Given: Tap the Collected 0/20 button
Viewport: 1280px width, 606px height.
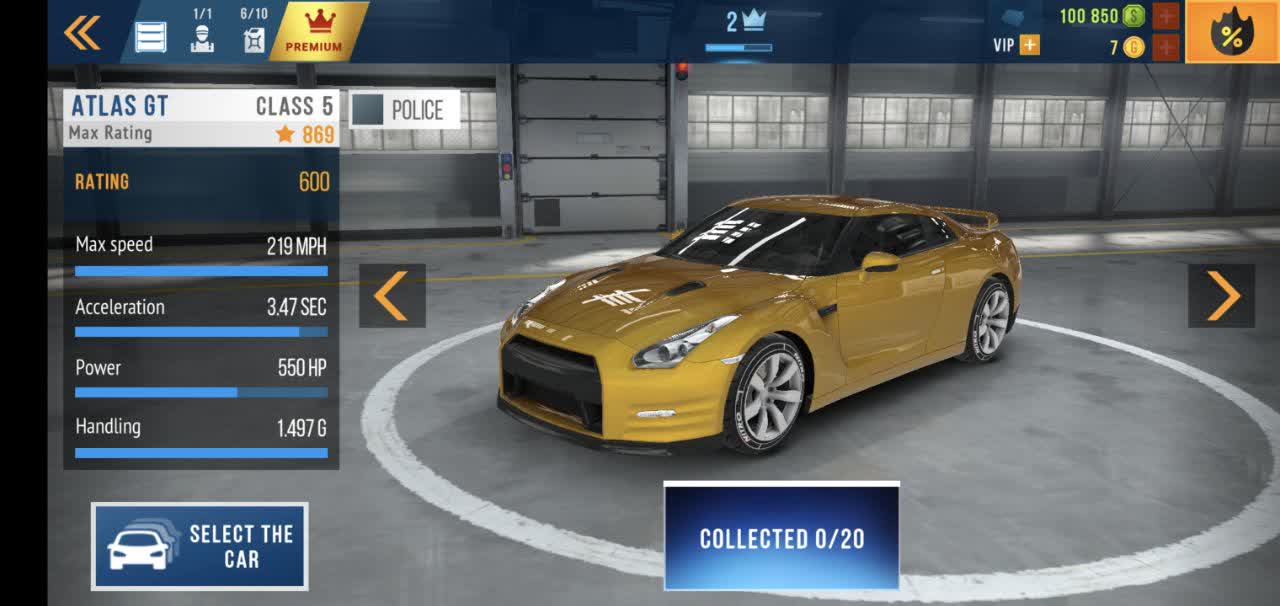Looking at the screenshot, I should coord(782,538).
